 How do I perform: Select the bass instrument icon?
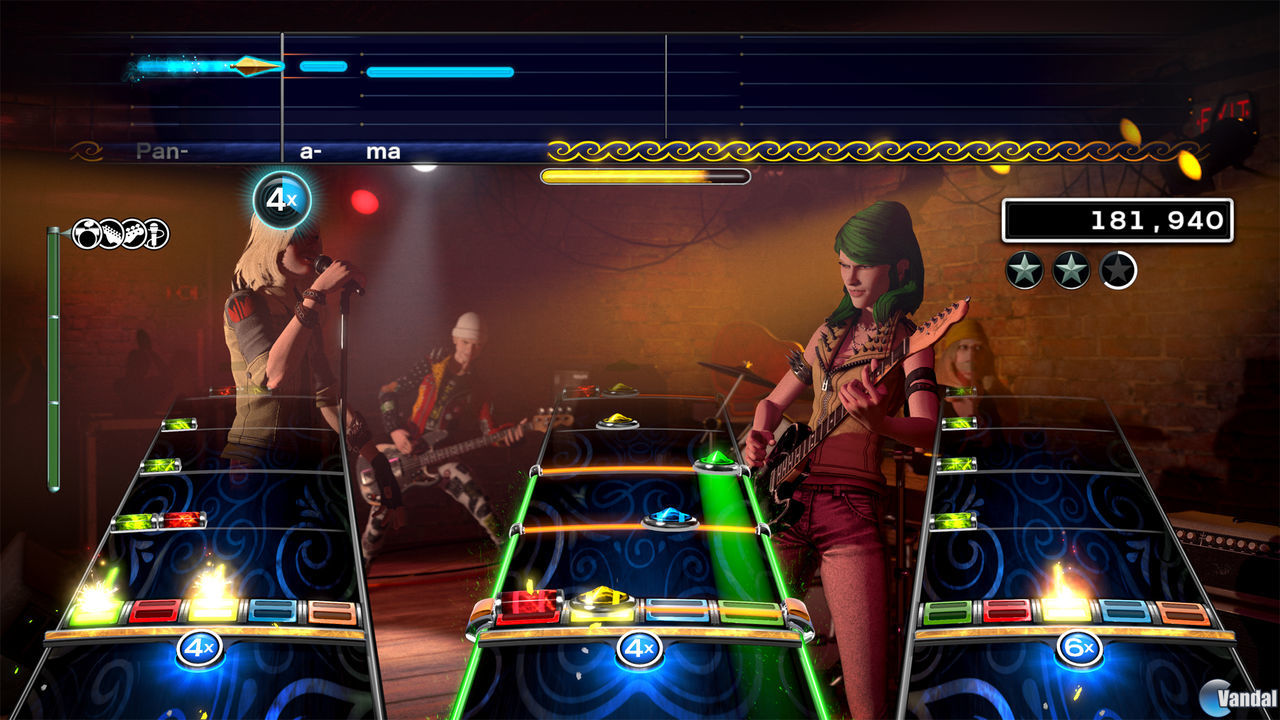134,233
